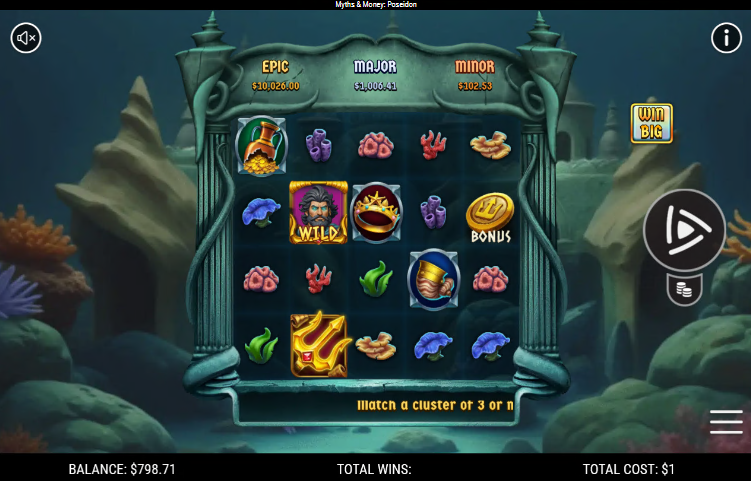This screenshot has width=751, height=481.
Task: Open the hamburger menu
Action: pyautogui.click(x=726, y=422)
